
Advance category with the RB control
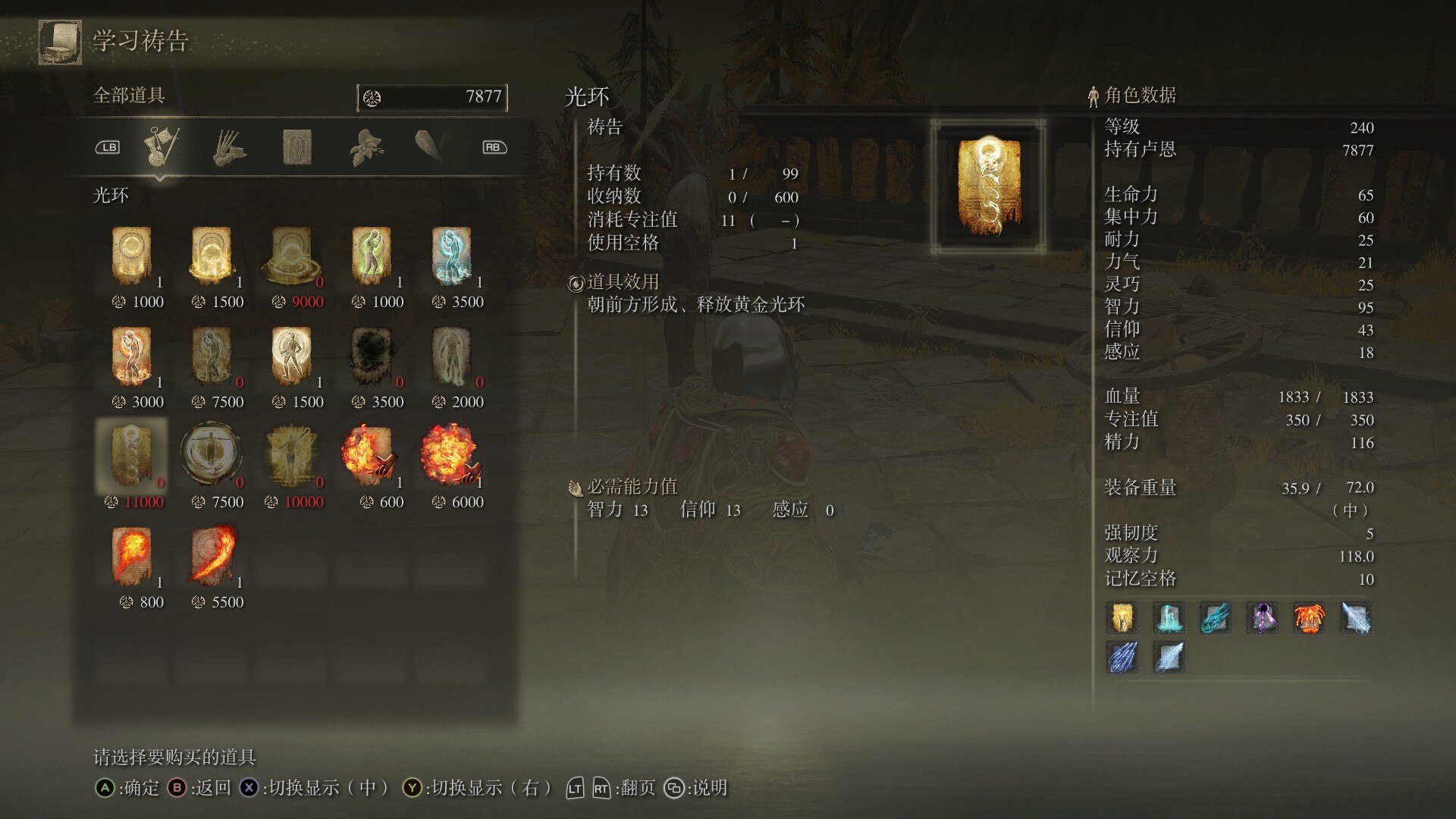tap(494, 147)
